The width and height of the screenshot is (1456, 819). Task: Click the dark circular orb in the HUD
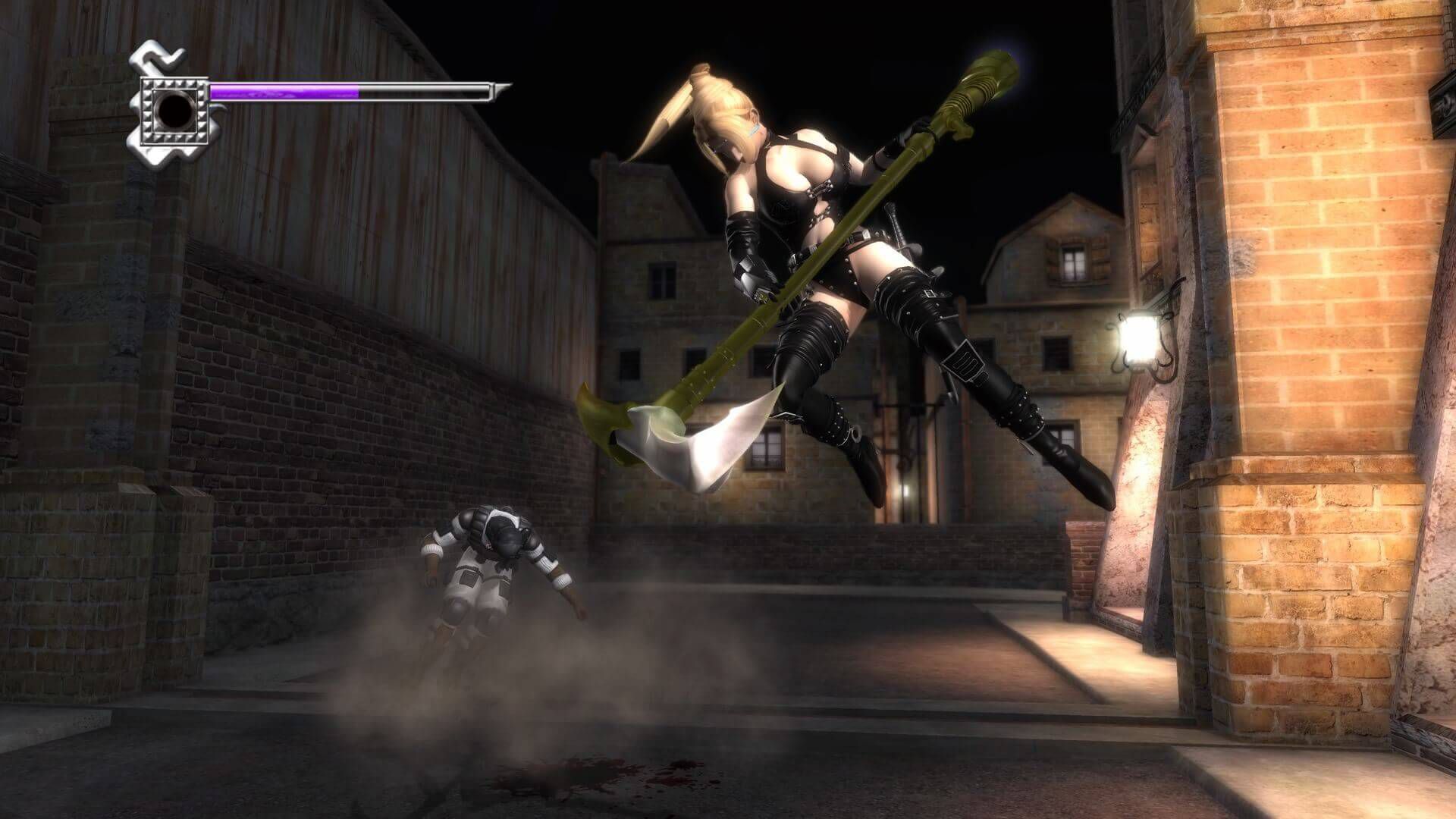tap(175, 113)
